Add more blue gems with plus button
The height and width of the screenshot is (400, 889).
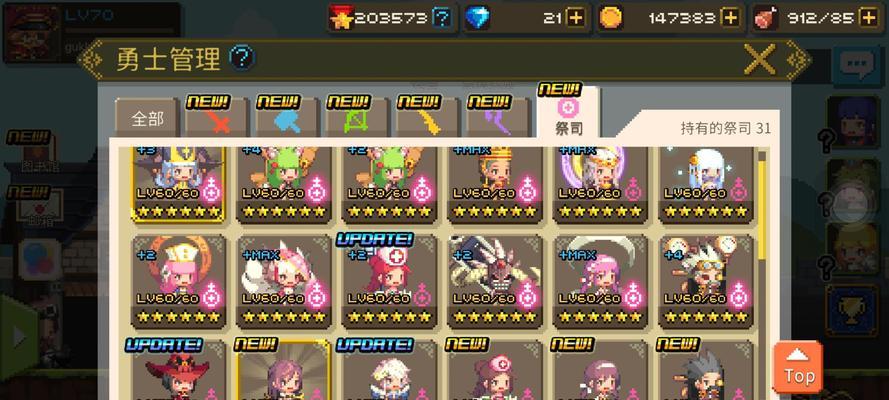click(x=575, y=17)
